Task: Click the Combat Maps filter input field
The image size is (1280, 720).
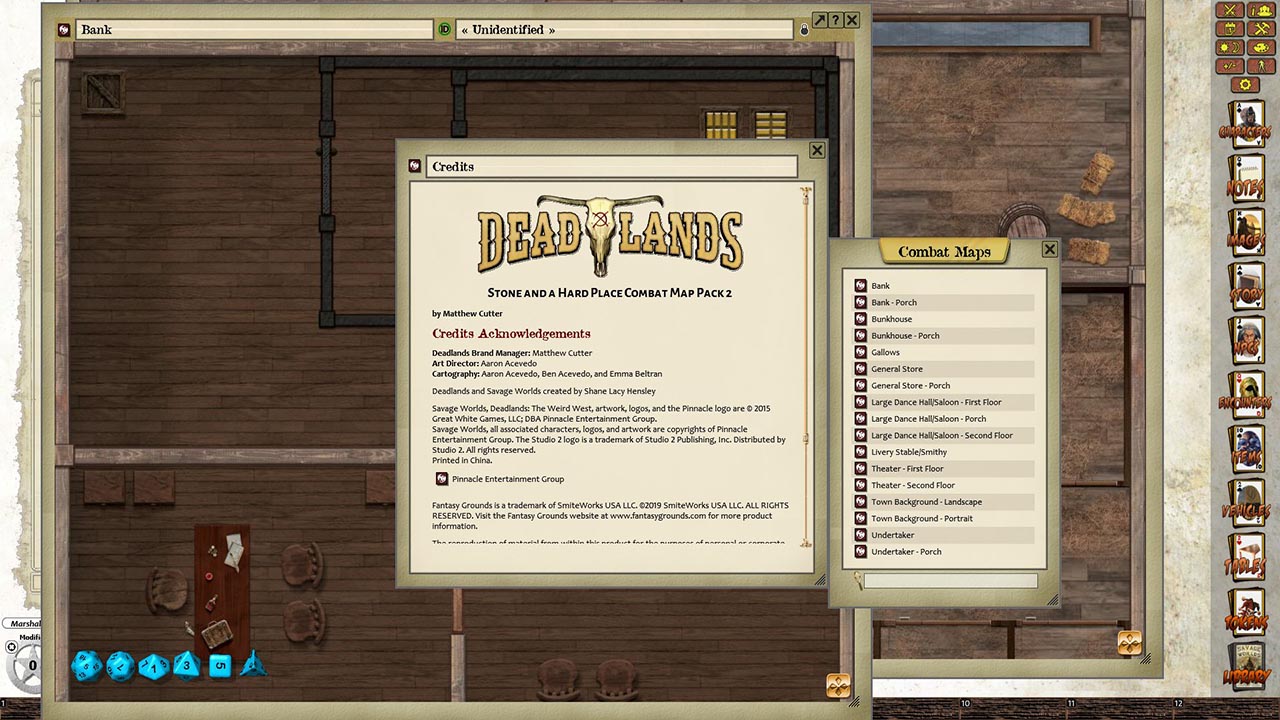Action: coord(950,580)
